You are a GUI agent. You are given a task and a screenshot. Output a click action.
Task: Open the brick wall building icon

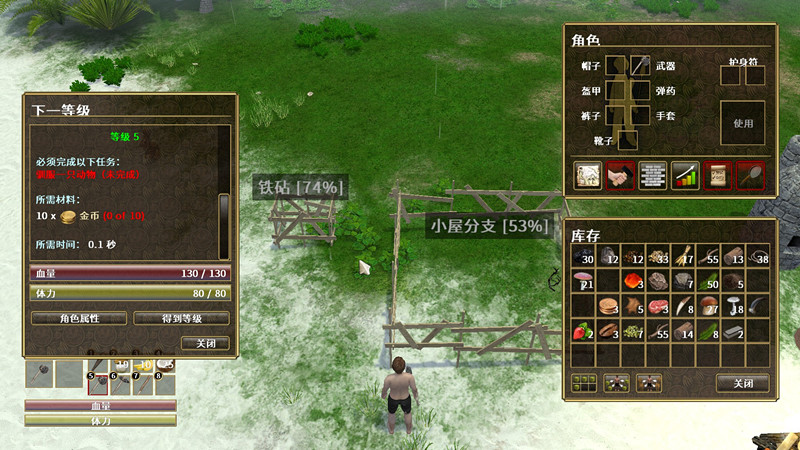653,175
